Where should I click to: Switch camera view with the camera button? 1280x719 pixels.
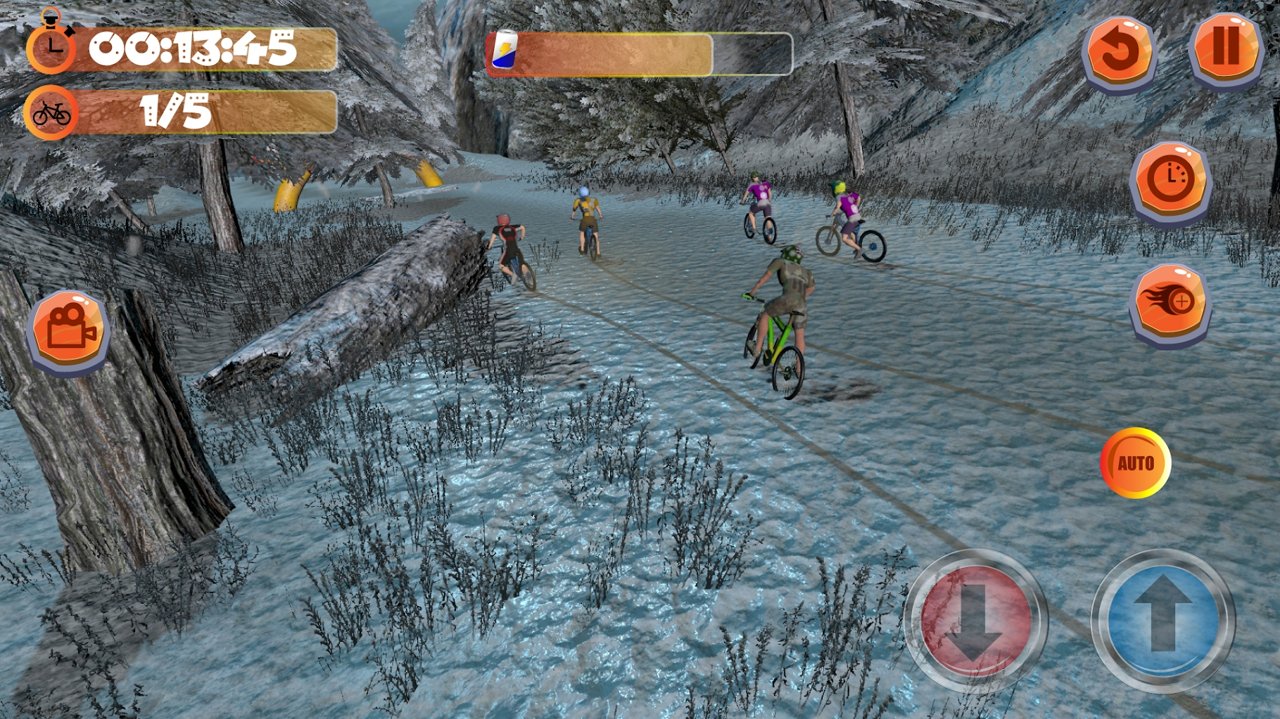coord(69,331)
